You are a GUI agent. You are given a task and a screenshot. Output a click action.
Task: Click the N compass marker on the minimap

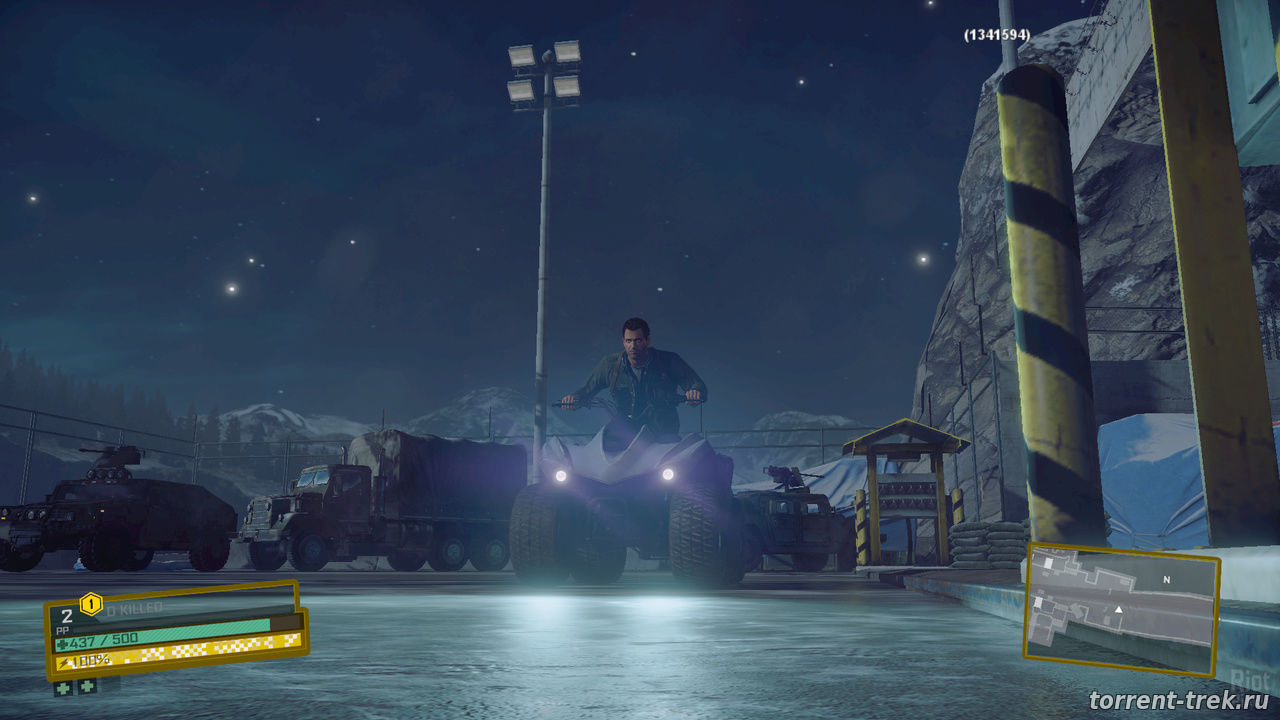pos(1166,580)
